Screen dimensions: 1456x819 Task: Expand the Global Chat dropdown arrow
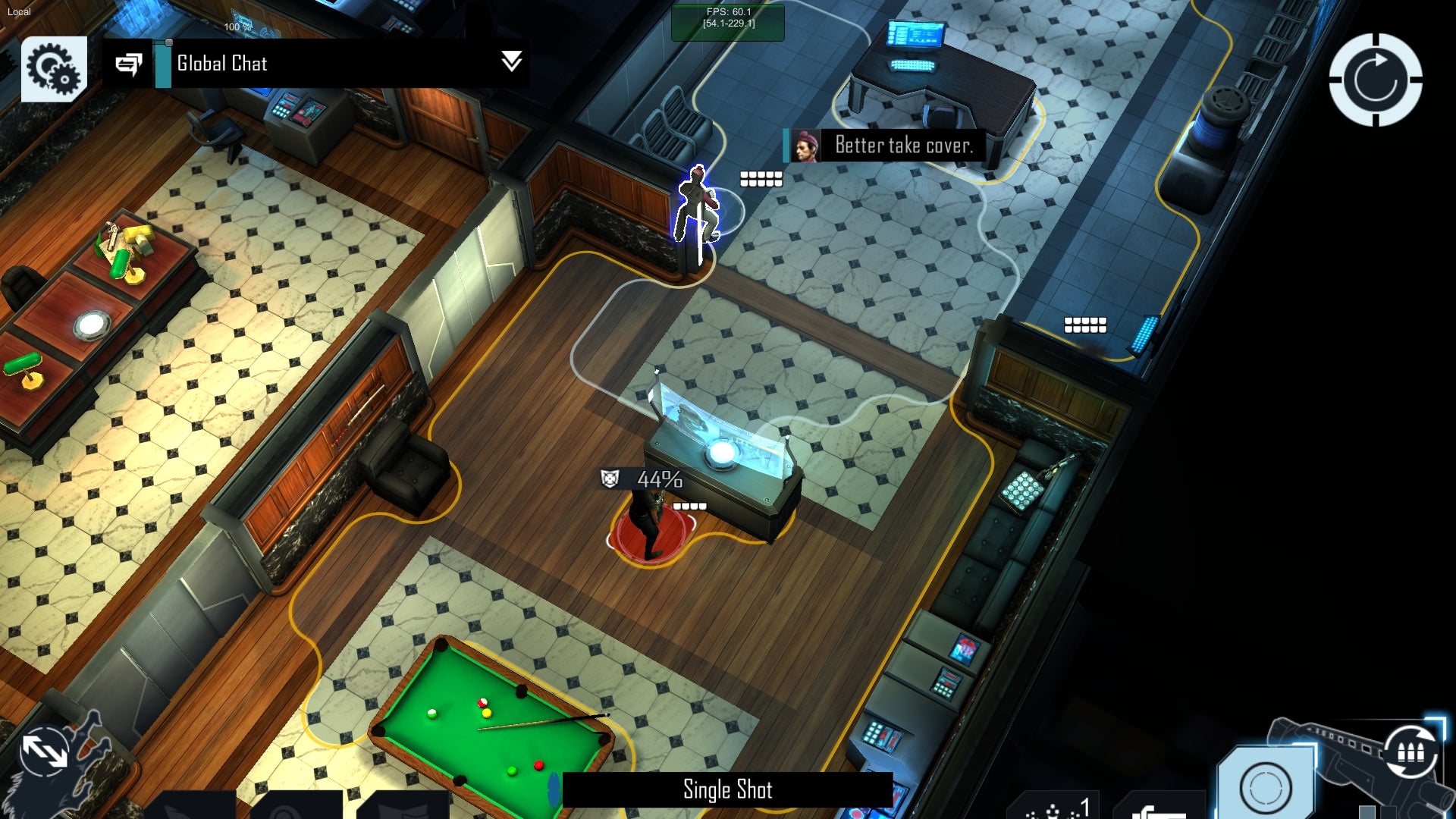click(512, 61)
